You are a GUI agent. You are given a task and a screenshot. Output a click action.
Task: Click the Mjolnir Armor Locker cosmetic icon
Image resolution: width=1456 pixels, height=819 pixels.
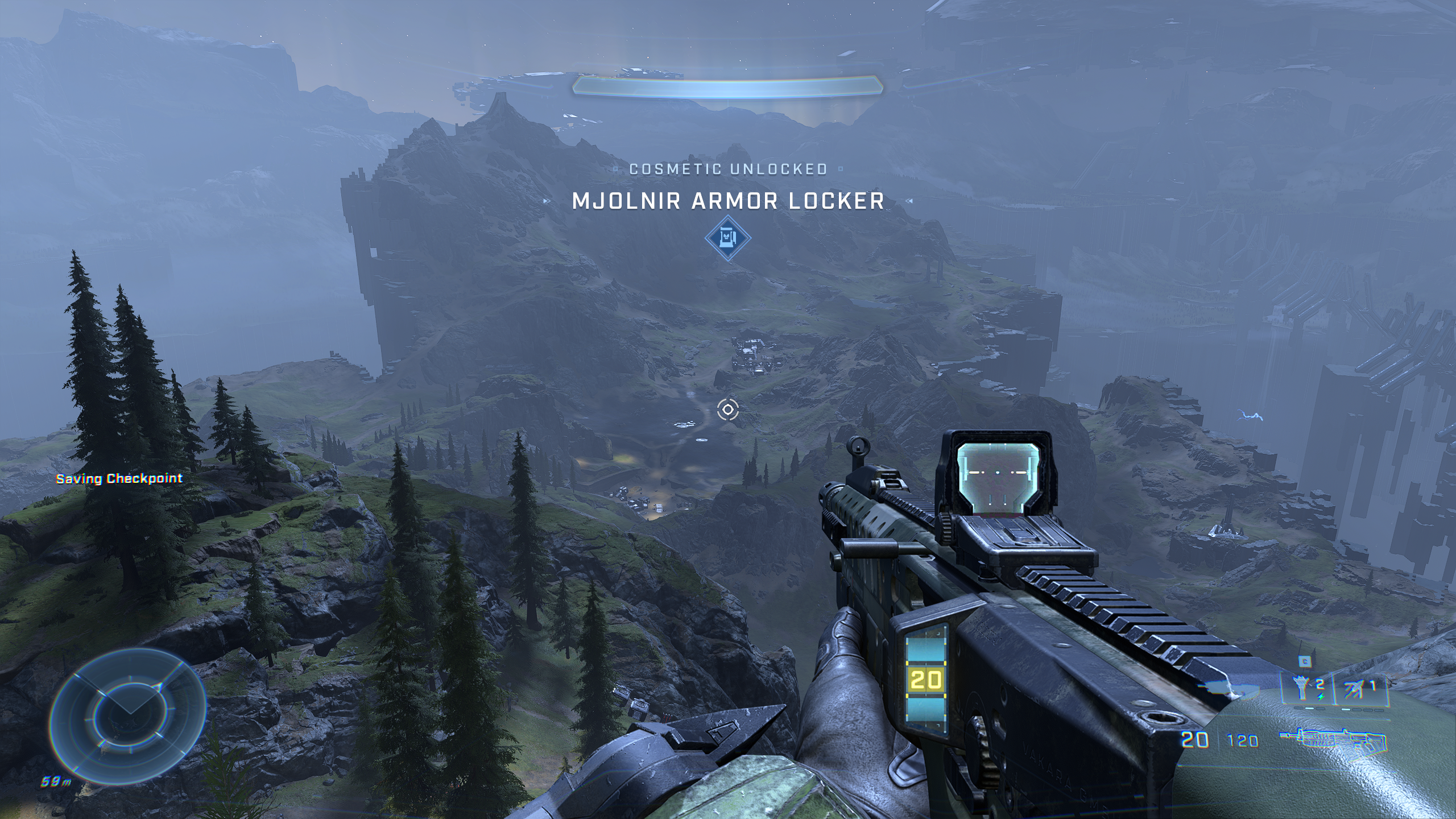click(727, 237)
